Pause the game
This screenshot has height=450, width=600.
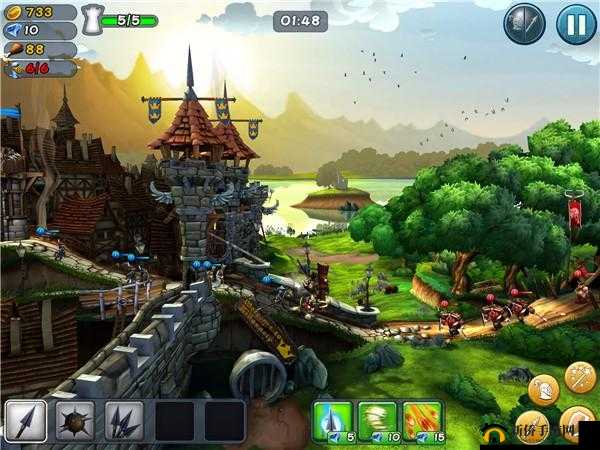576,22
